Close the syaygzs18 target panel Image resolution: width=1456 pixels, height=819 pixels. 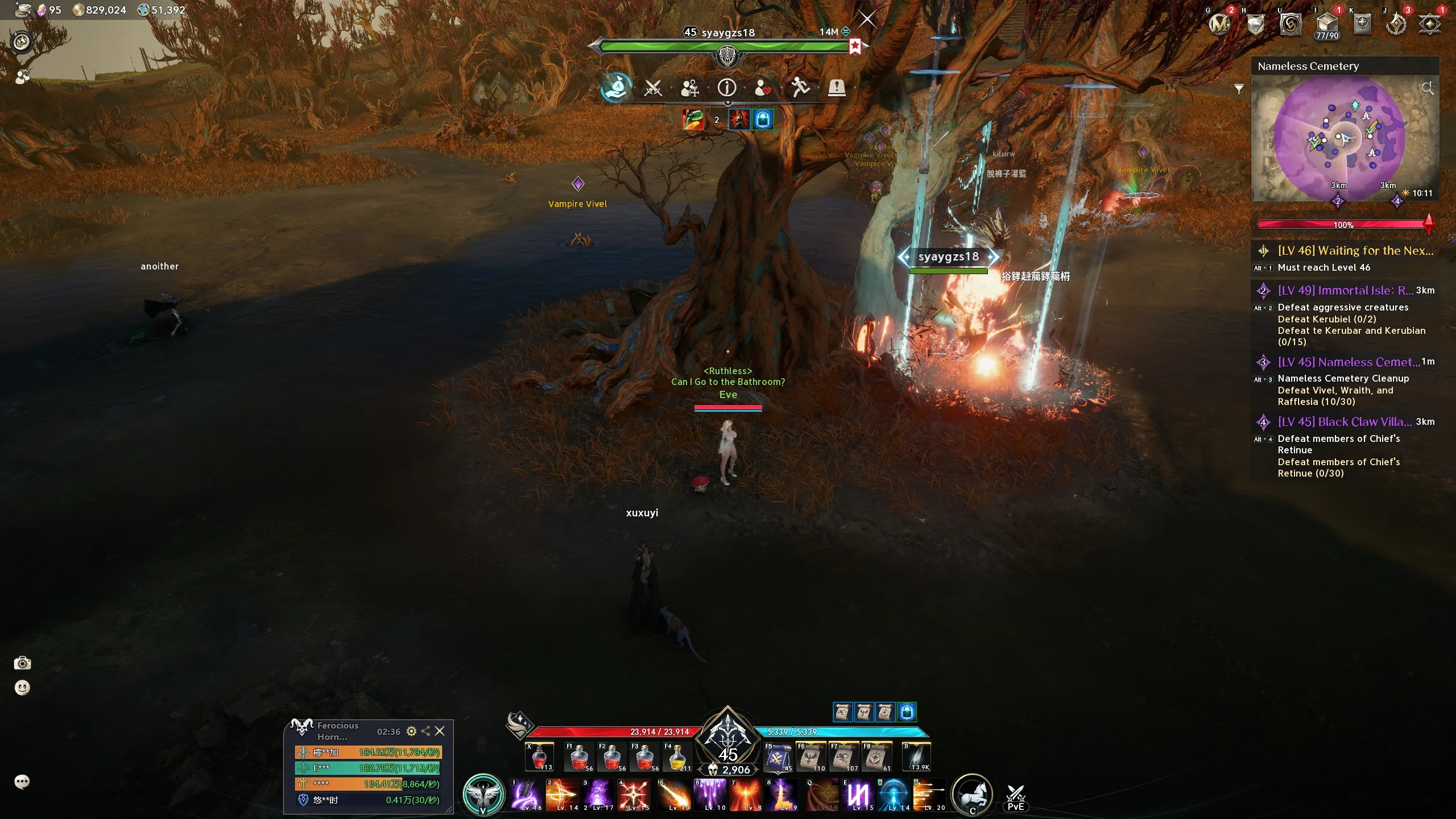[x=867, y=19]
